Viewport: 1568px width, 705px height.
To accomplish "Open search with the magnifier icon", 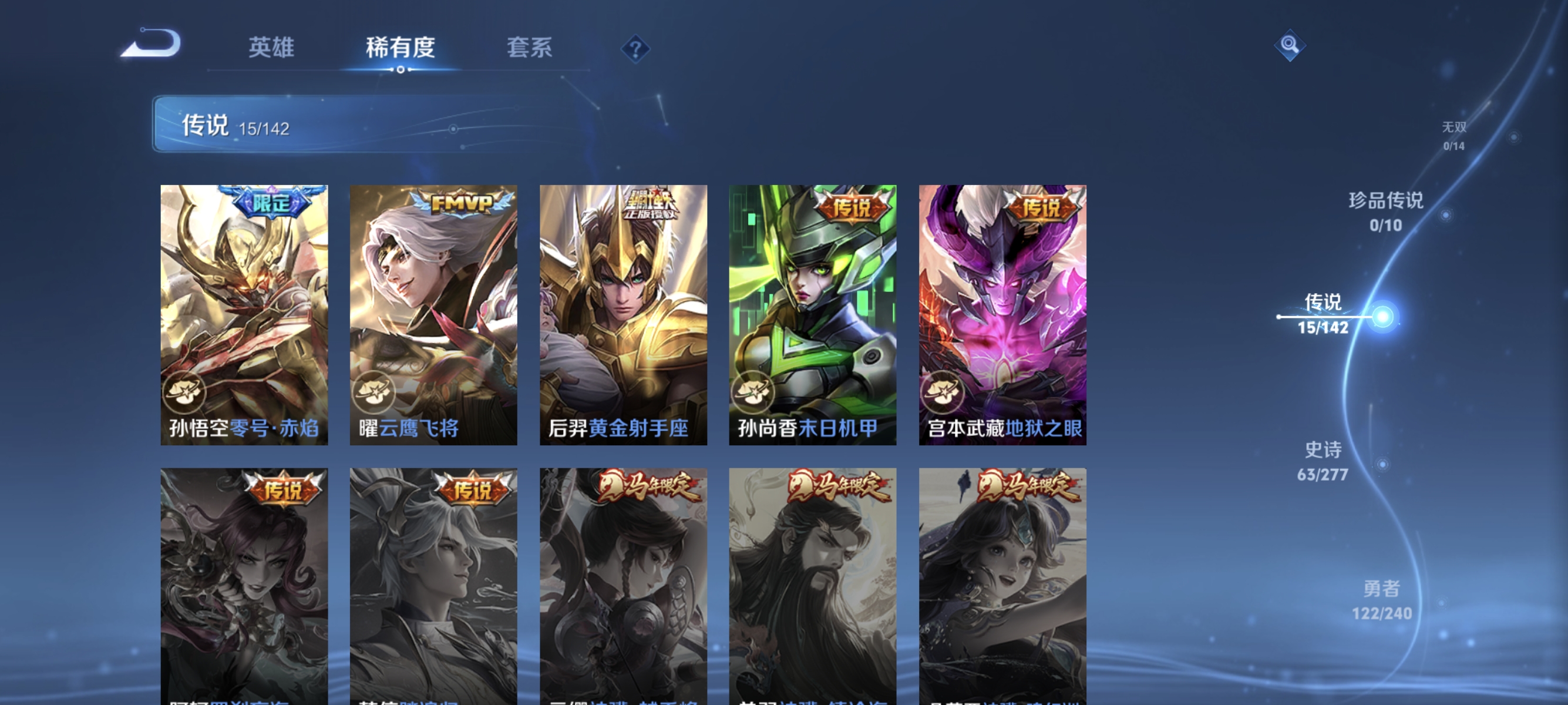I will click(1290, 44).
